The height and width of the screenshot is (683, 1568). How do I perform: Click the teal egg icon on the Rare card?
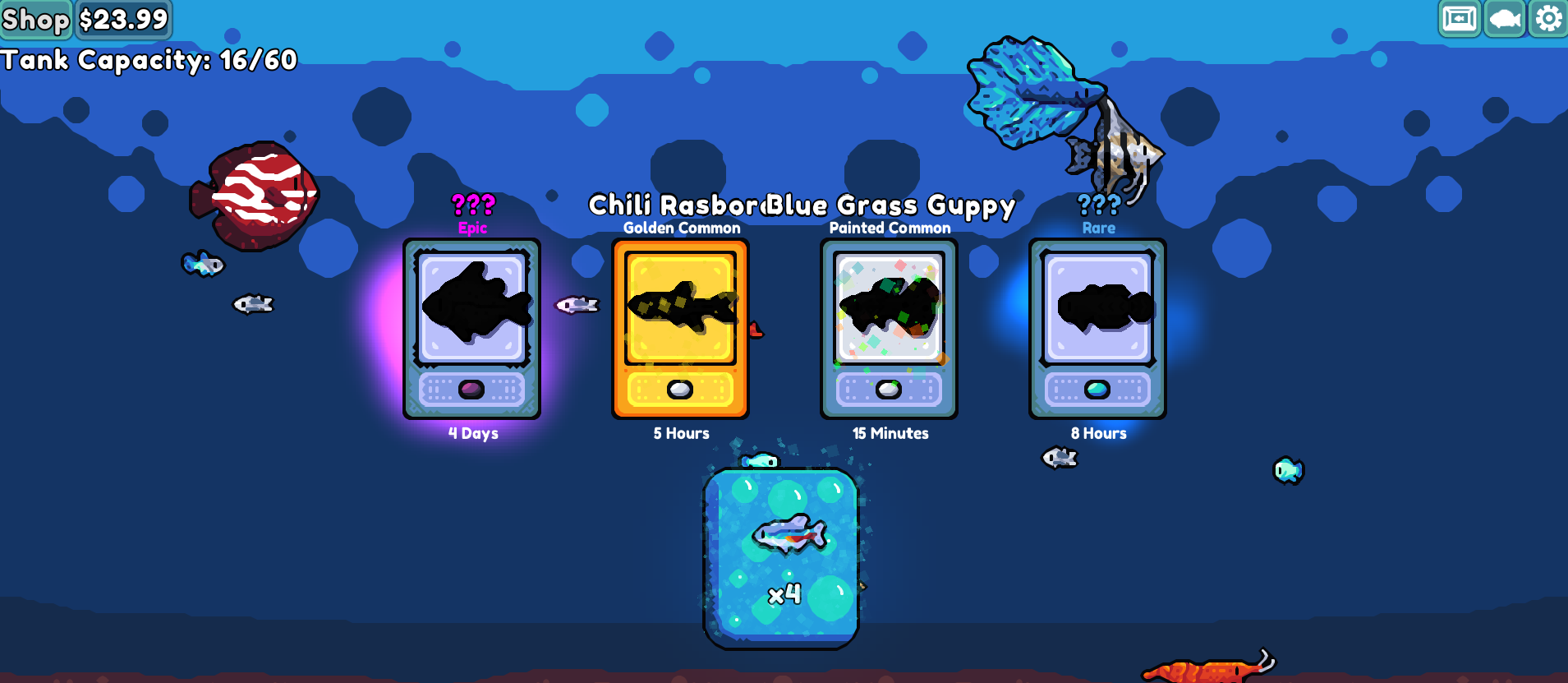[x=1099, y=388]
